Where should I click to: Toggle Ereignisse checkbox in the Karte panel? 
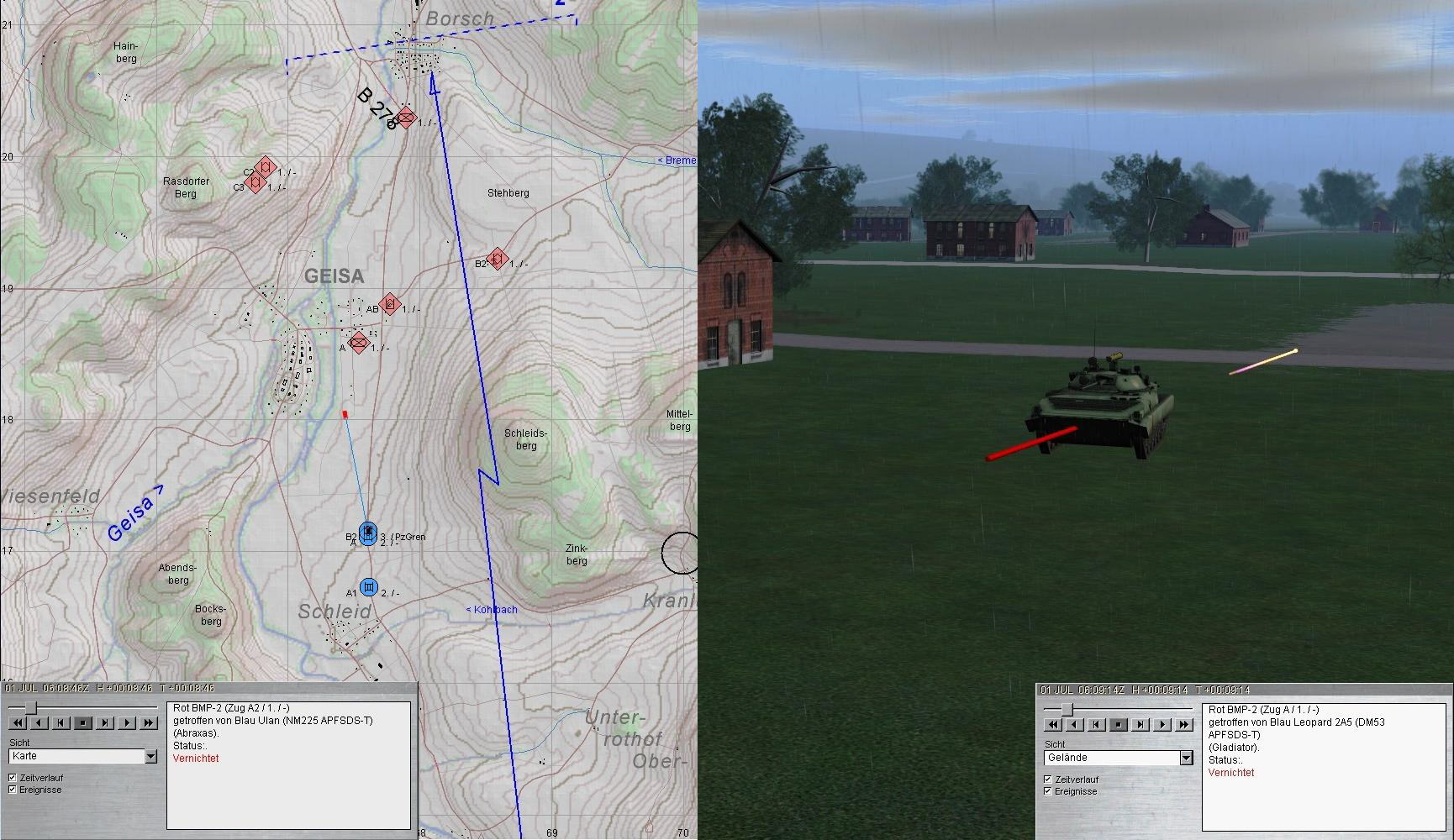pyautogui.click(x=13, y=790)
